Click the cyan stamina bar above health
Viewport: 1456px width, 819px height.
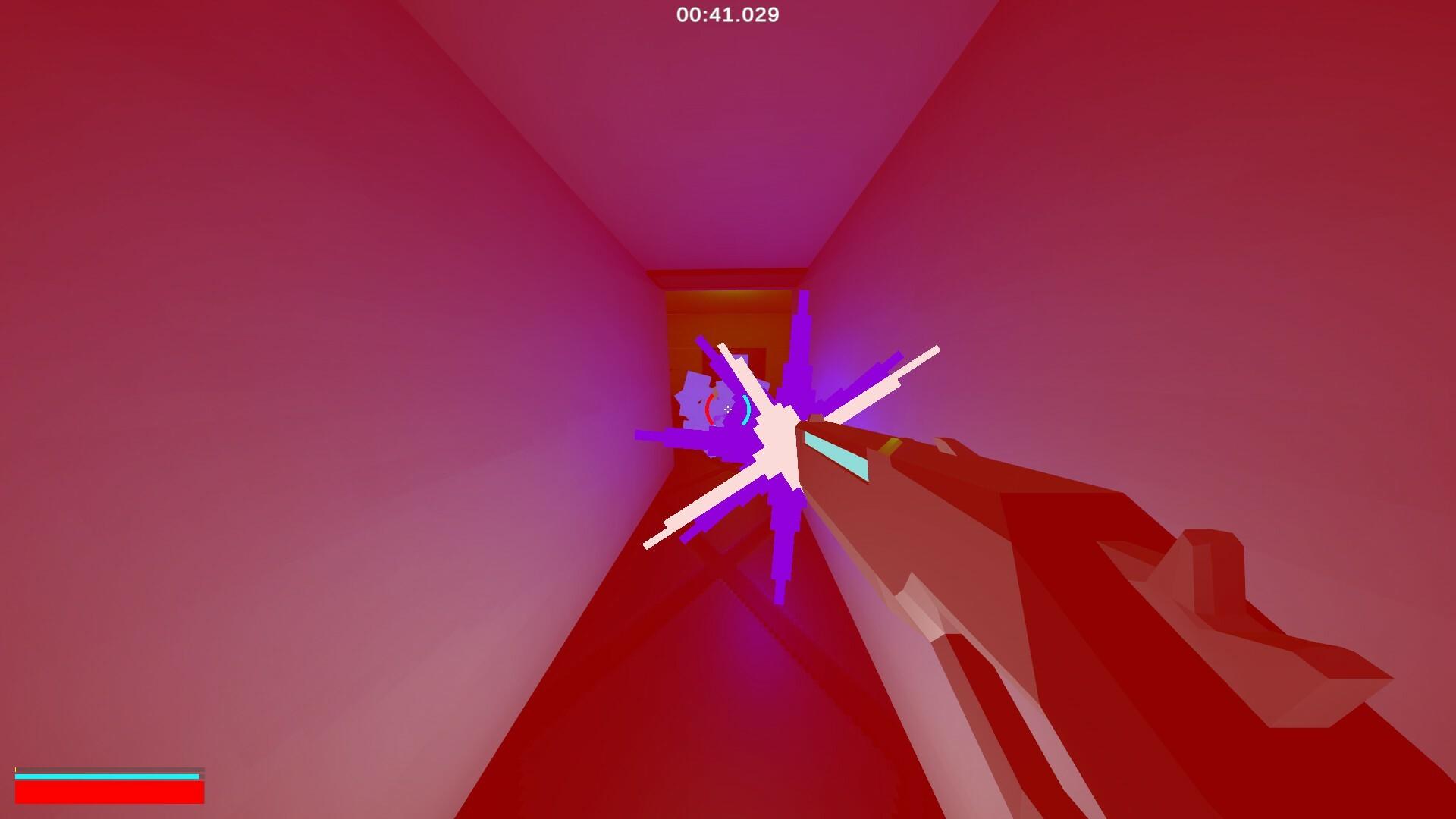point(106,776)
